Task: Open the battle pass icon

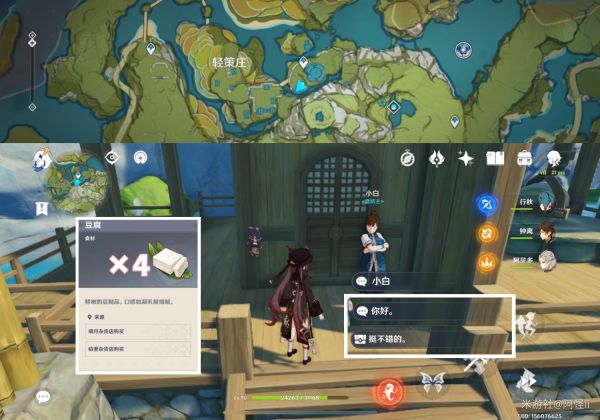Action: pyautogui.click(x=436, y=158)
